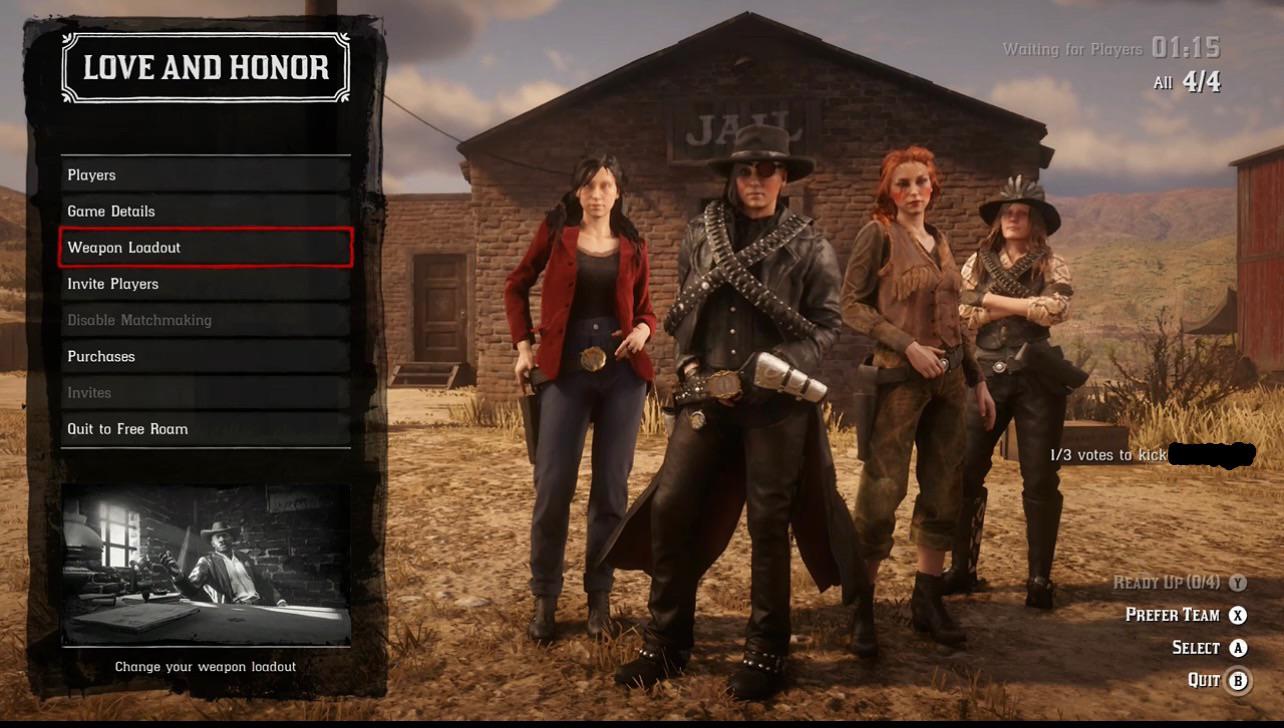Image resolution: width=1284 pixels, height=728 pixels.
Task: Click the X button icon for Prefer Team
Action: tap(1240, 614)
